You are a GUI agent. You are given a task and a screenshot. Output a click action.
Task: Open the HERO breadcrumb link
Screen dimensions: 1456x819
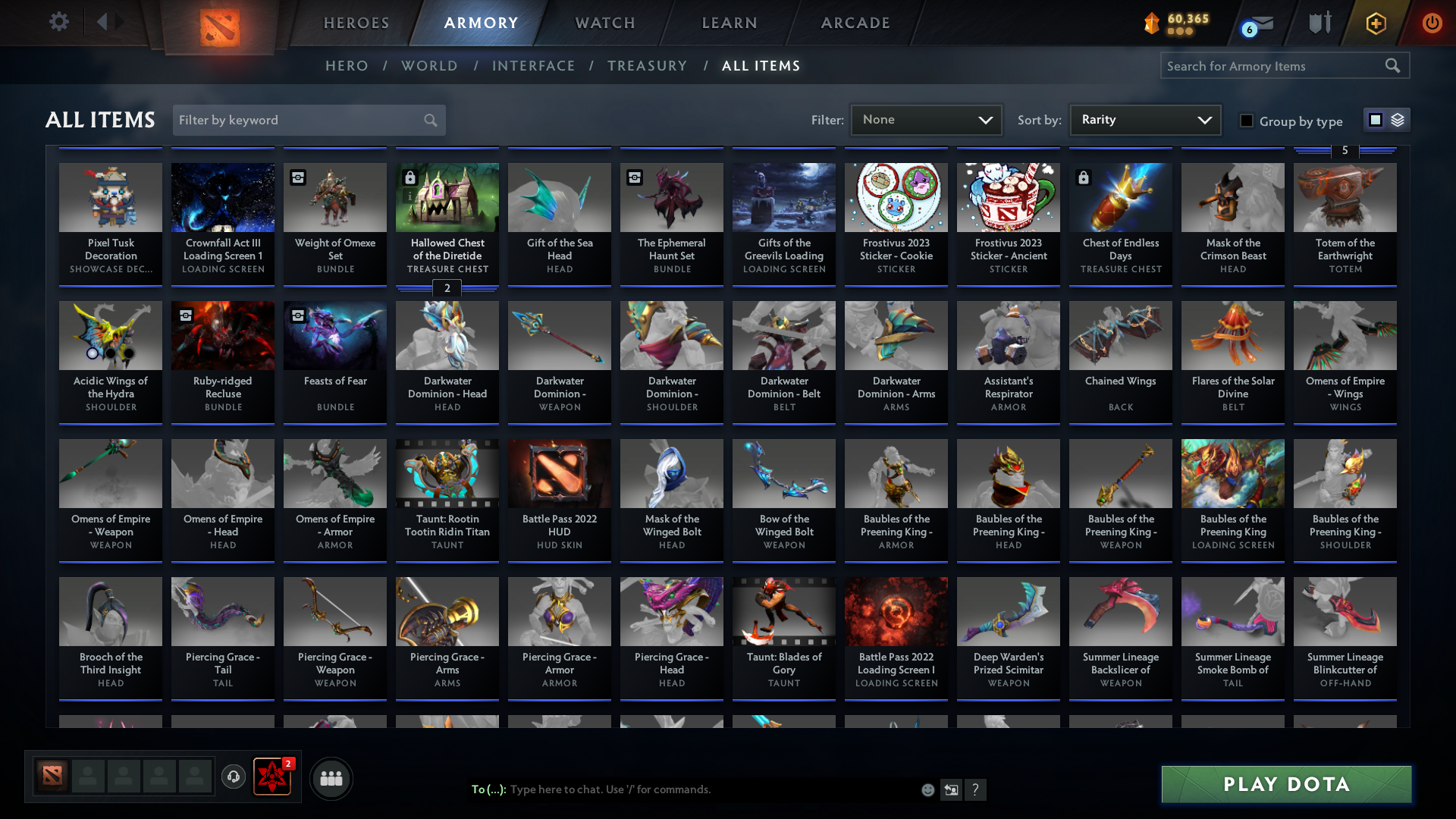347,66
